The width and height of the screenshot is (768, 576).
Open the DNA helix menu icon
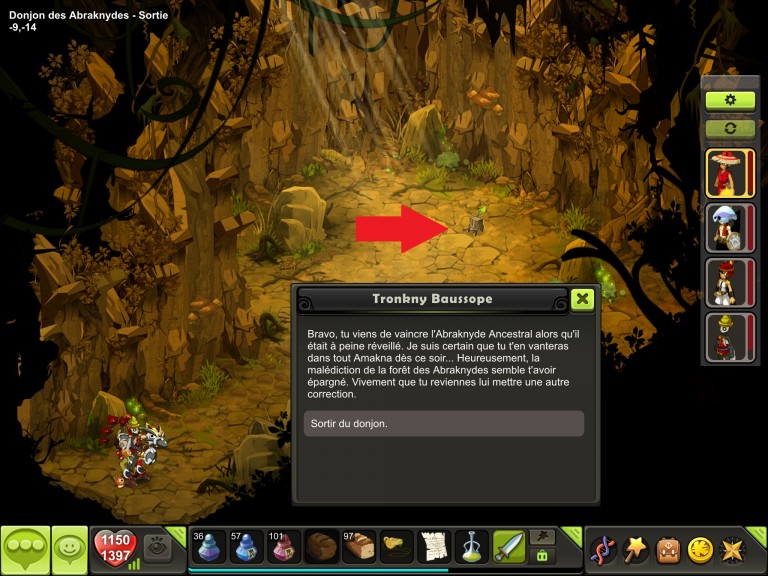click(603, 549)
